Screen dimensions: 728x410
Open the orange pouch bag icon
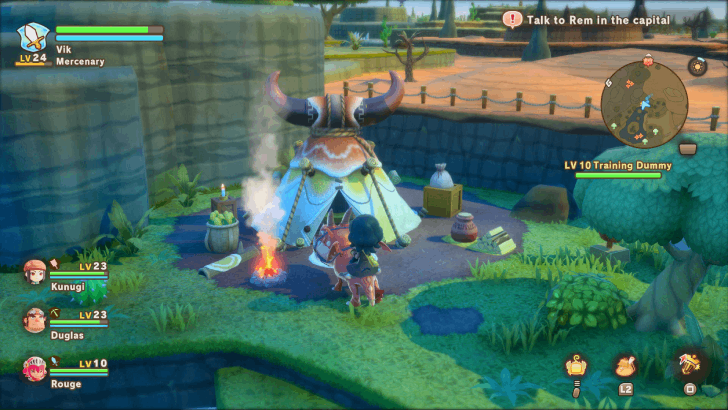(x=629, y=366)
